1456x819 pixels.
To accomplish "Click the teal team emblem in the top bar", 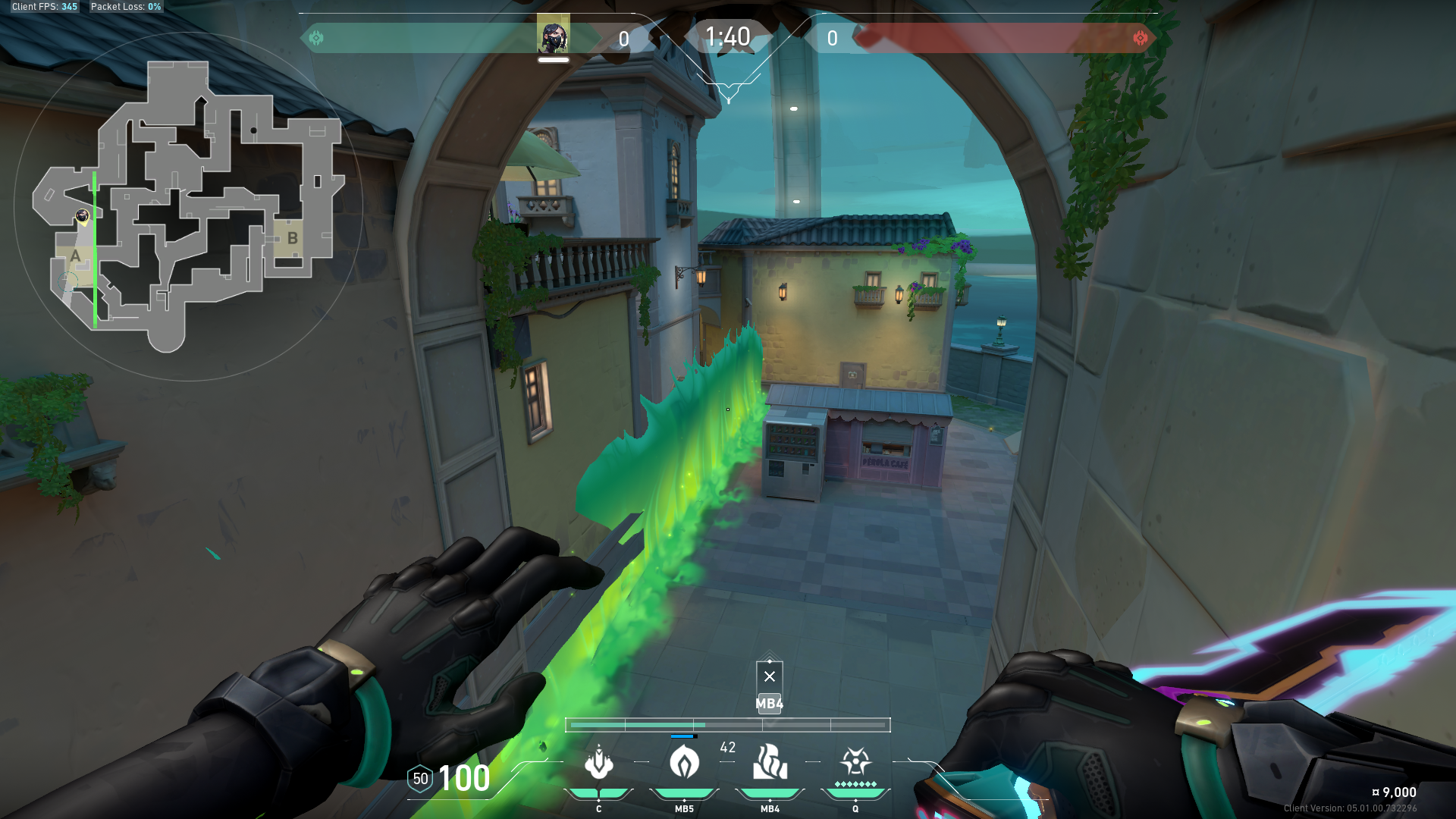I will (x=316, y=38).
